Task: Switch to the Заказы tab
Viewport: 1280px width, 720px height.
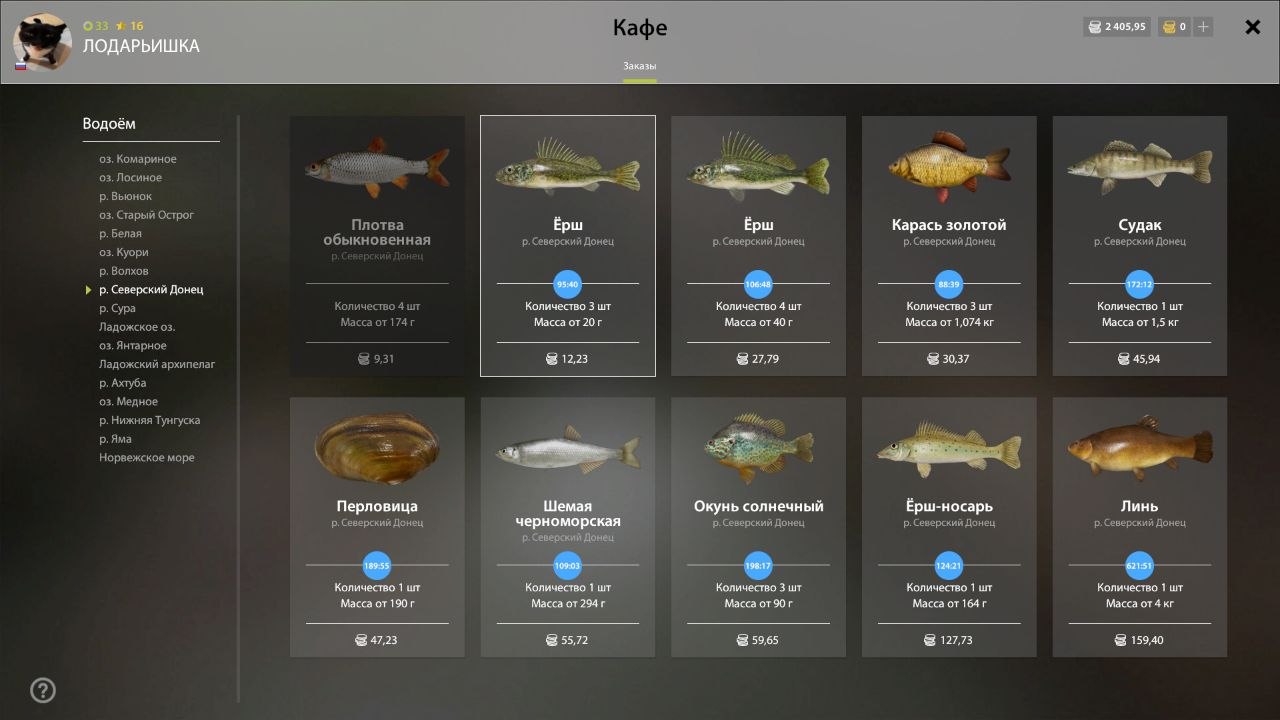Action: coord(640,66)
